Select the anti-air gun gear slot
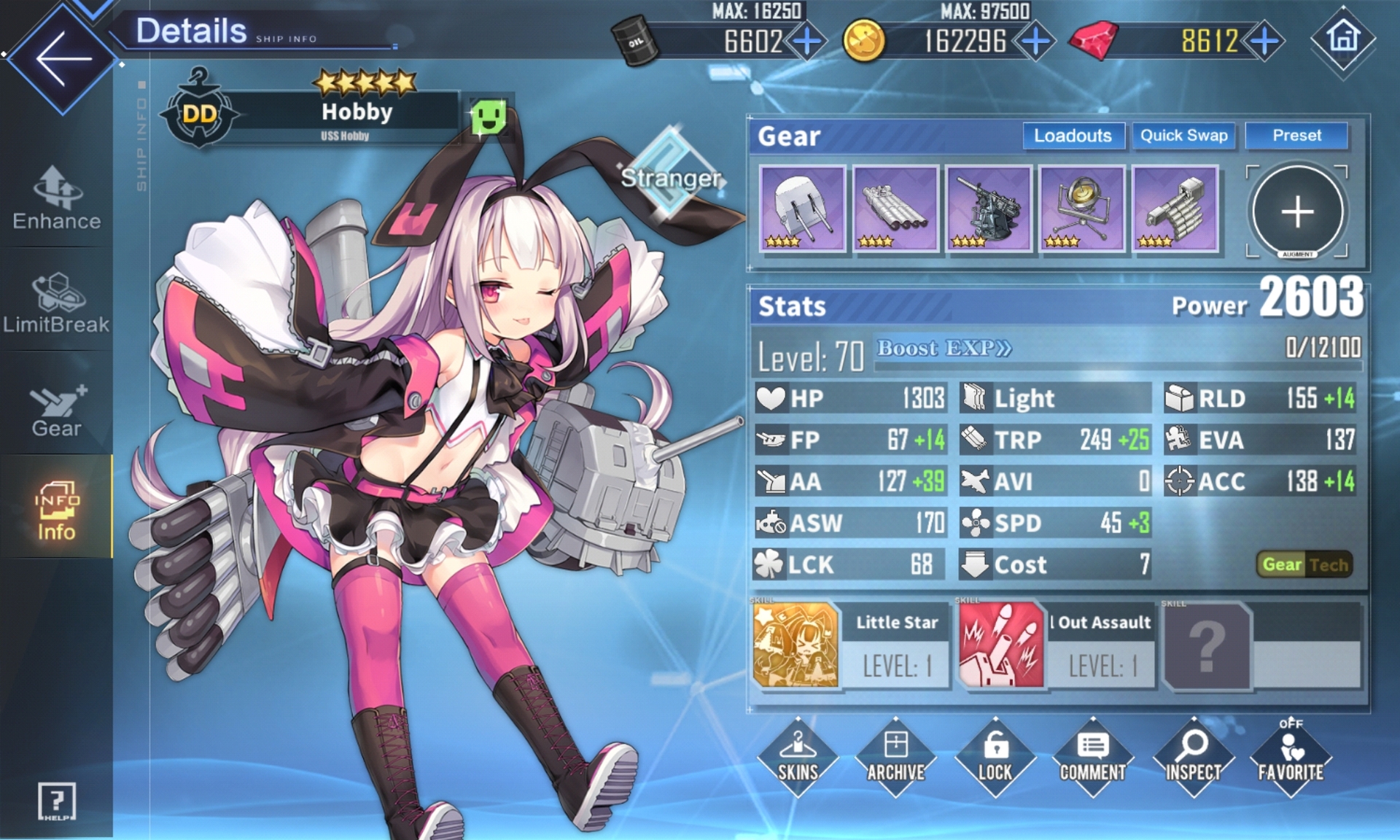 point(989,209)
